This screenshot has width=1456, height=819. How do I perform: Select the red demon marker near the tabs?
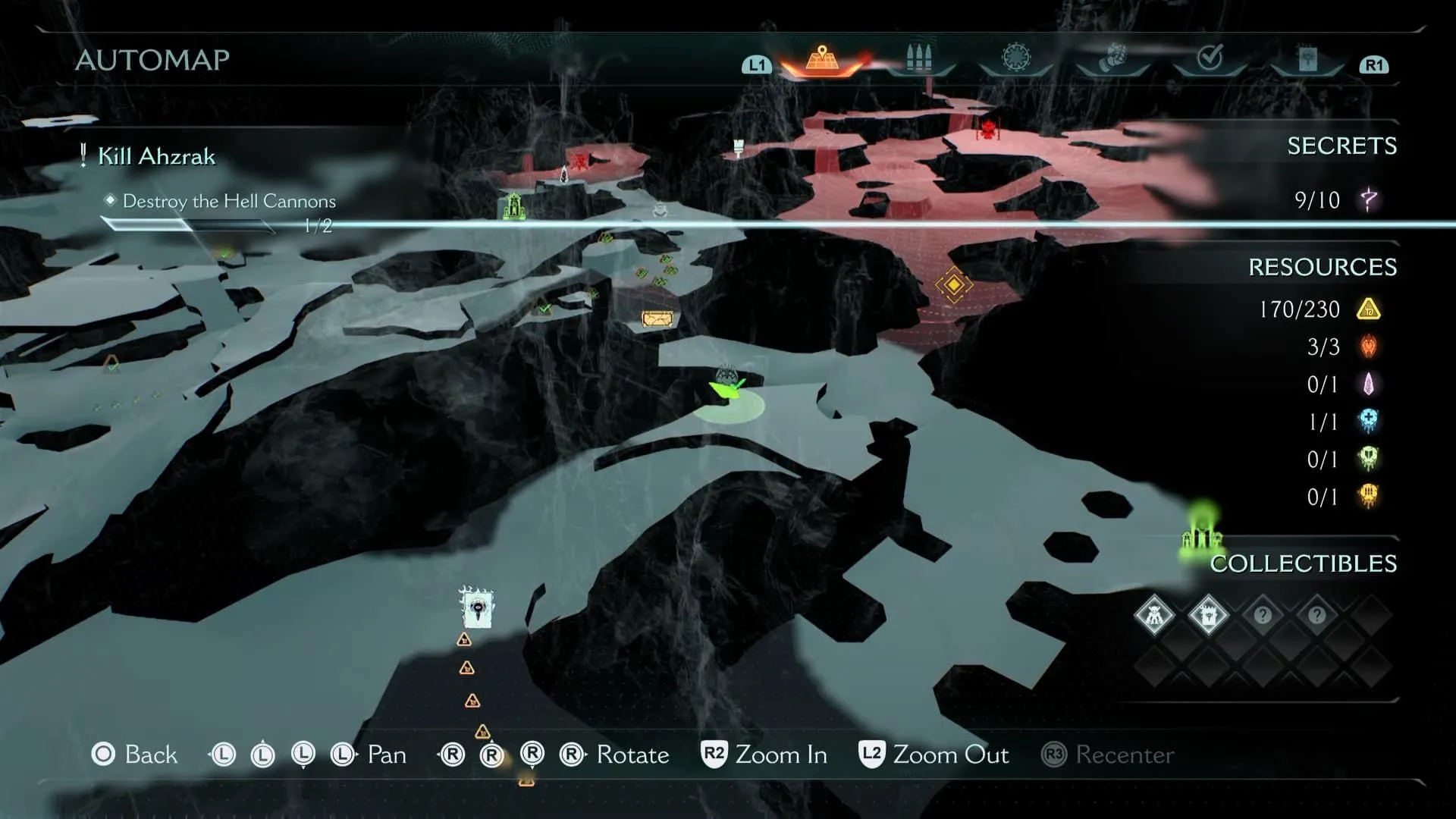[x=987, y=130]
